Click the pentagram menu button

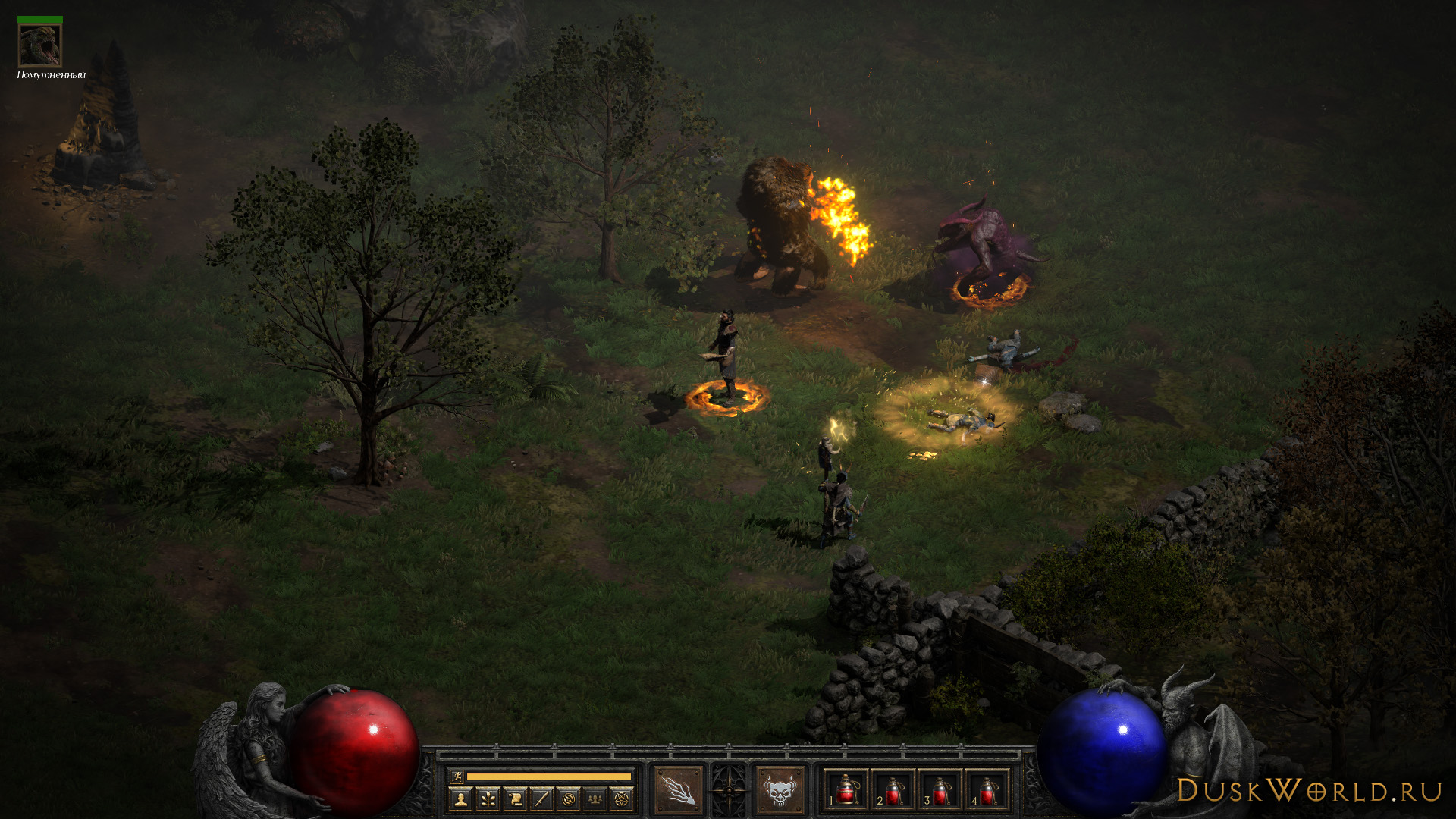[x=623, y=799]
